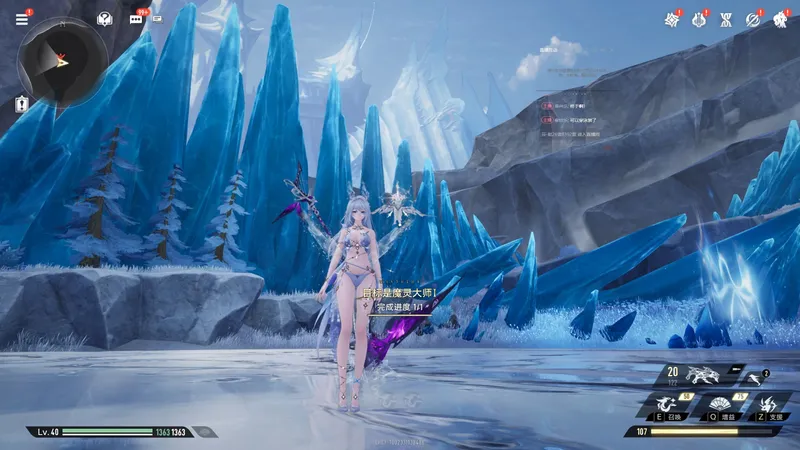Open the hourglass-shaped menu icon

[x=726, y=19]
